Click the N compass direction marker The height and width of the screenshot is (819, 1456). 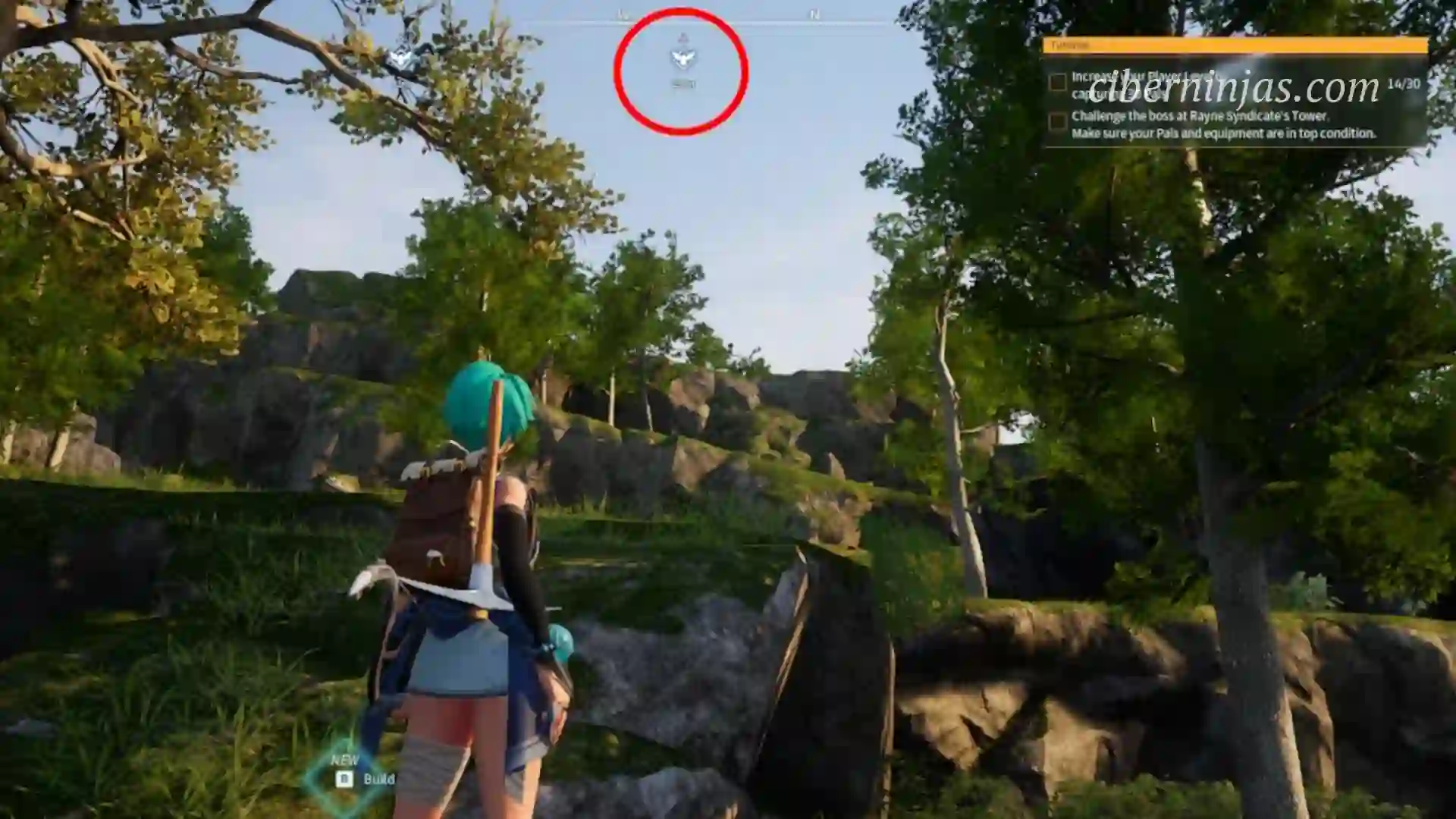pyautogui.click(x=815, y=13)
